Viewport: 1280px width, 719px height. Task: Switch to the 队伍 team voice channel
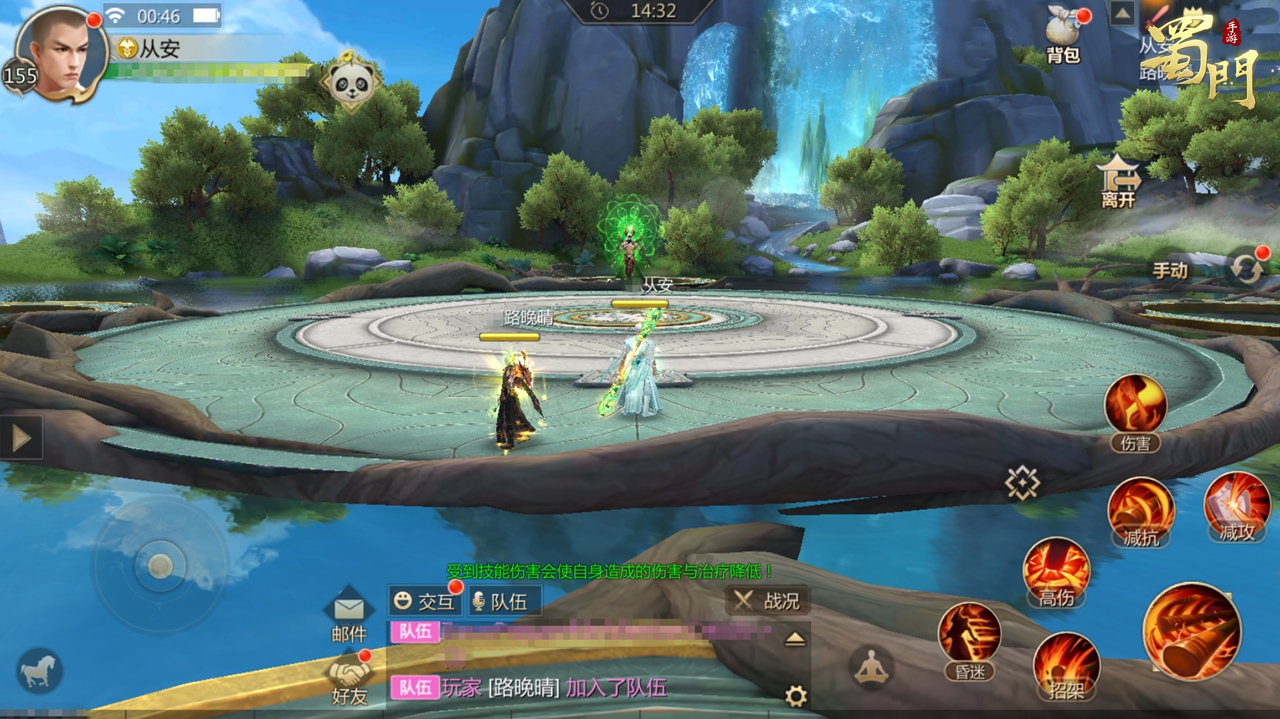click(500, 601)
